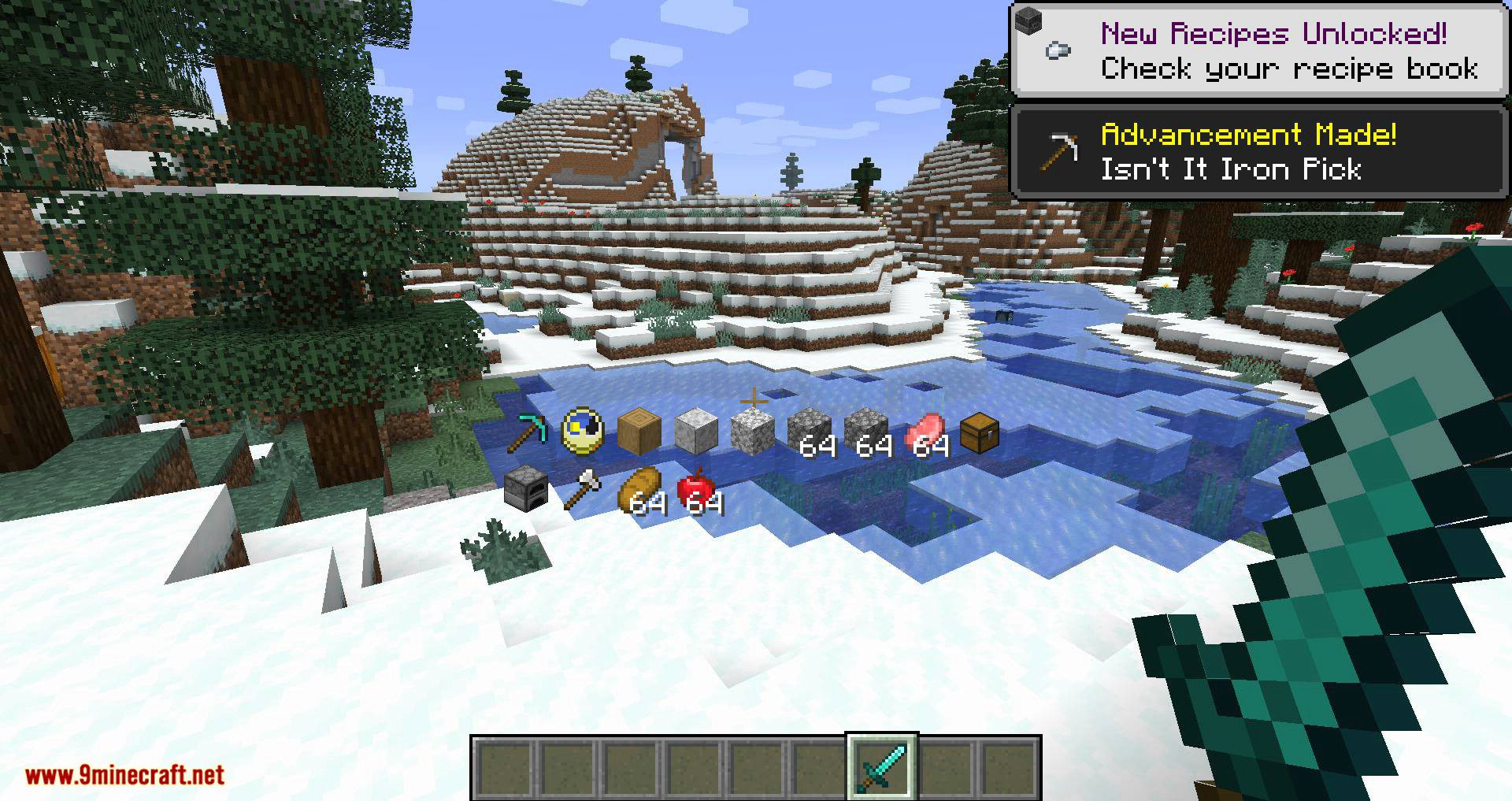
Task: Choose the furnace item icon
Action: (525, 488)
